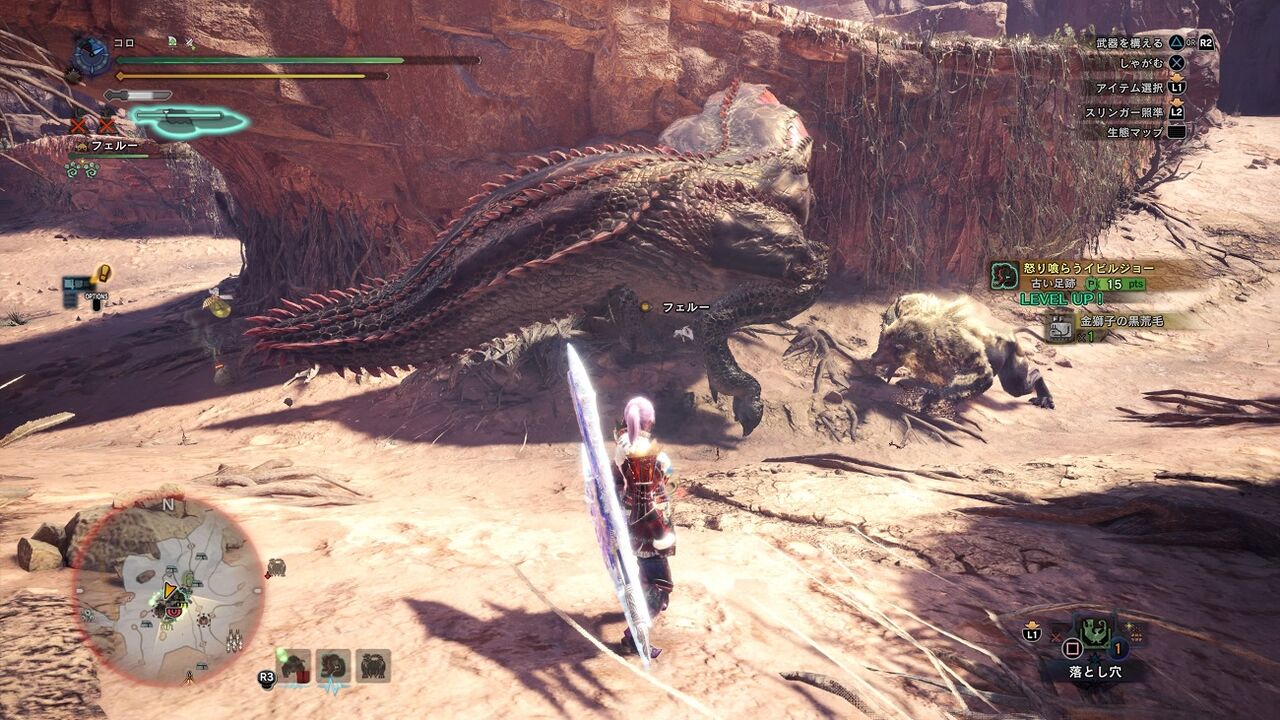1280x720 pixels.
Task: Click the フェルー partner name label
Action: pos(114,145)
